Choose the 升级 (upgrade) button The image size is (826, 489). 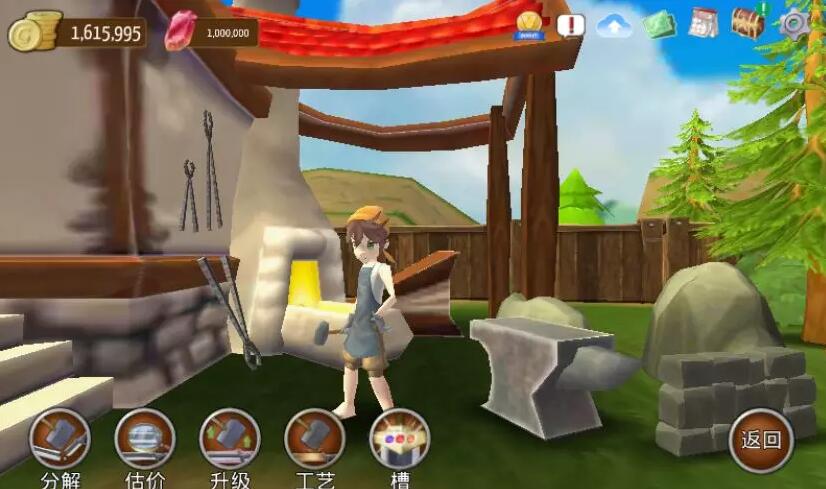coord(230,439)
